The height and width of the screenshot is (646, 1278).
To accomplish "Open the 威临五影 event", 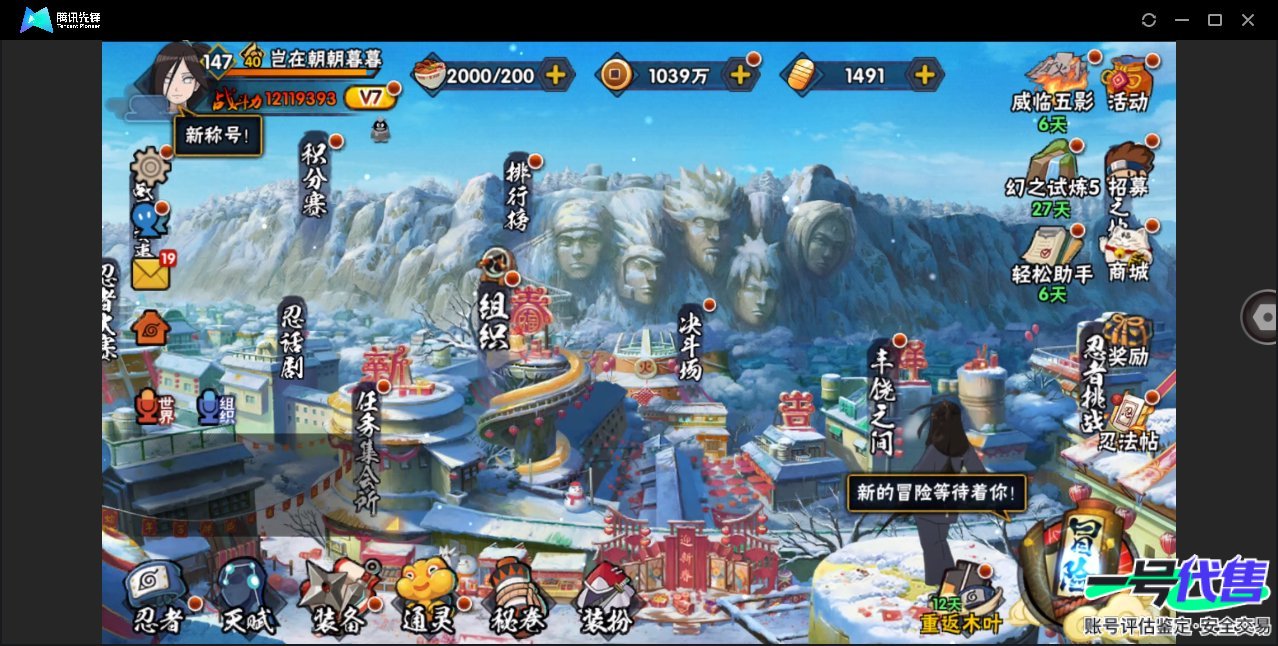I will (x=1052, y=85).
